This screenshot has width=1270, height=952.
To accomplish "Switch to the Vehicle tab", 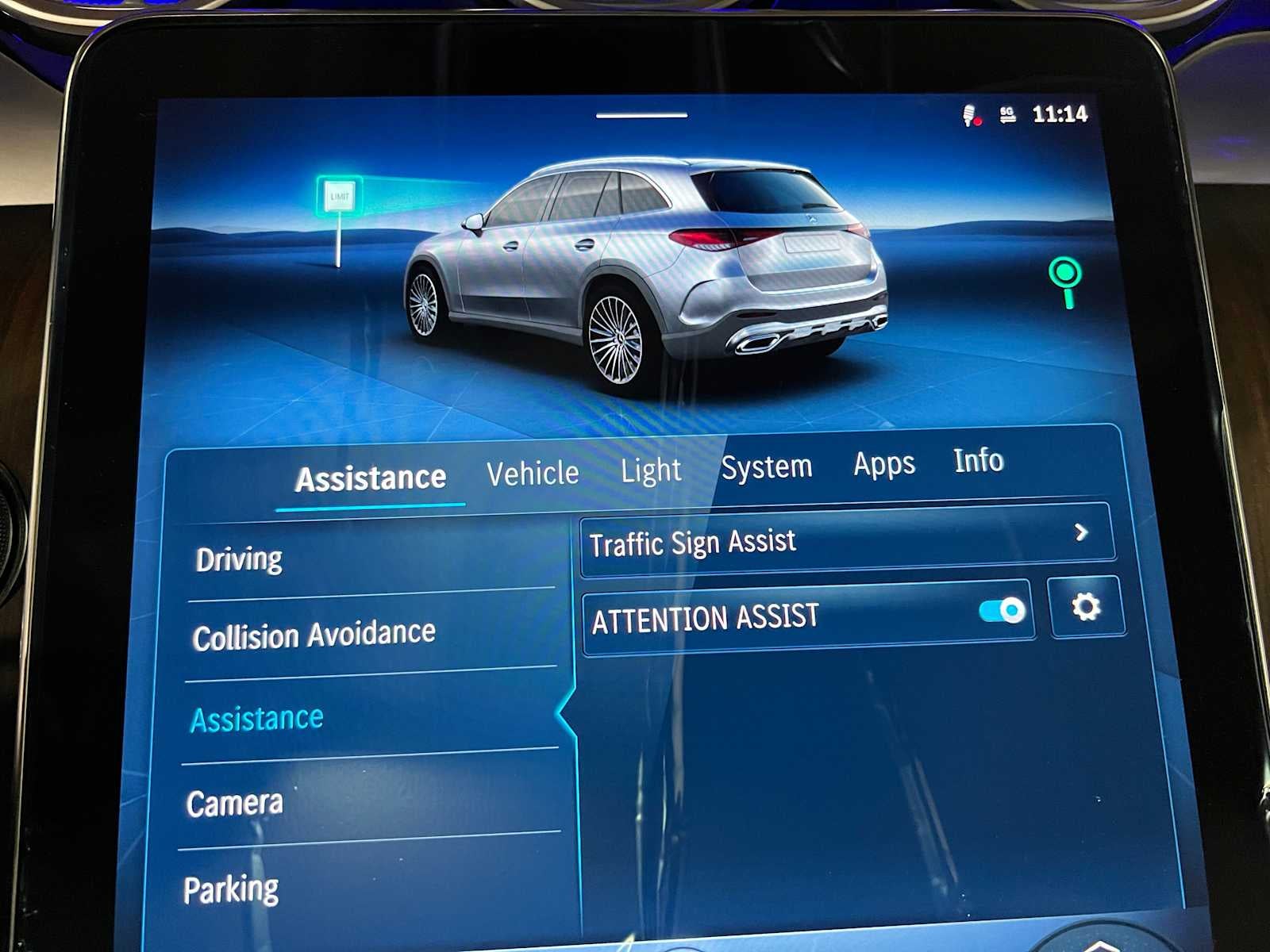I will coord(533,471).
